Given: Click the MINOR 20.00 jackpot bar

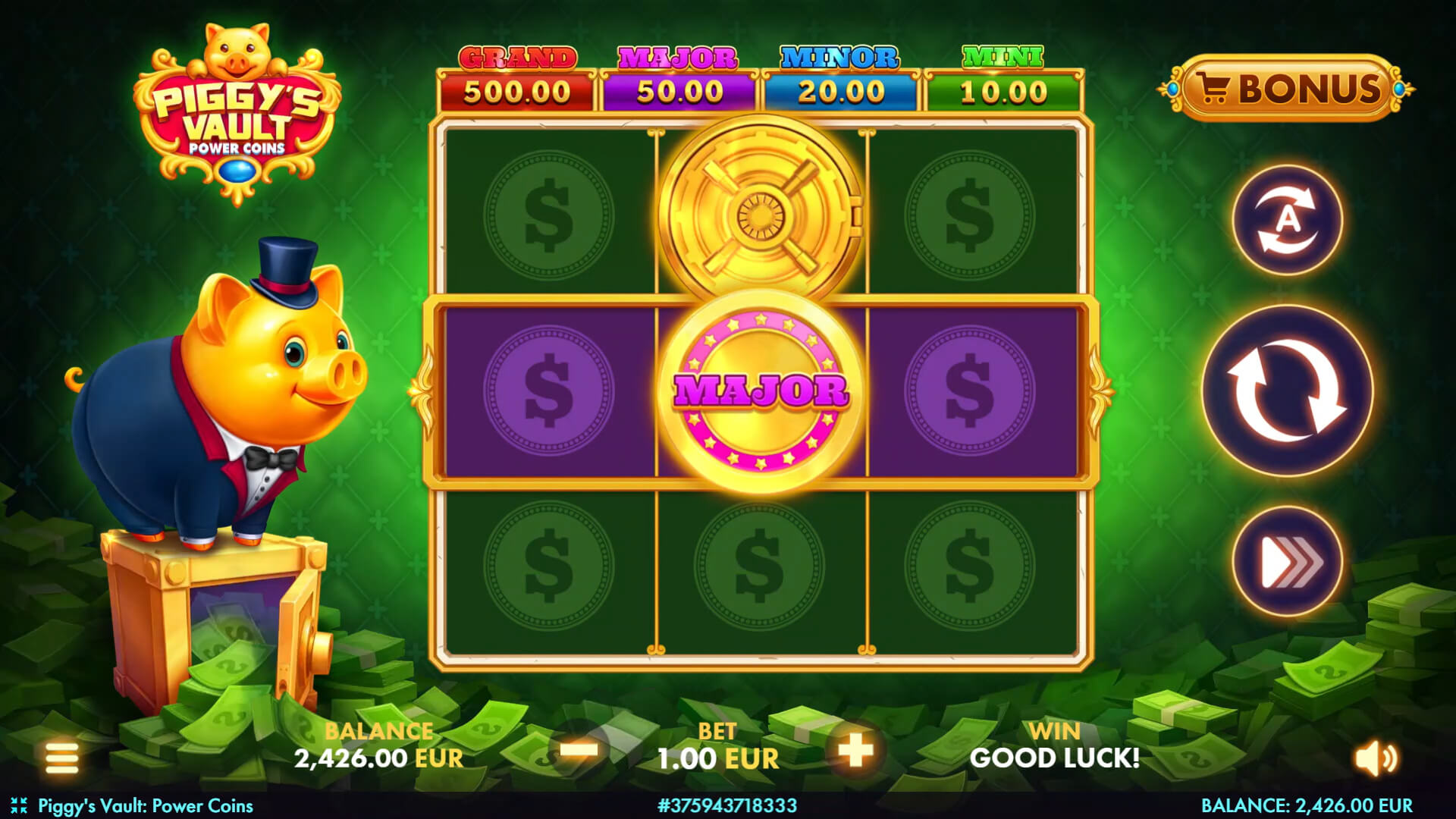Looking at the screenshot, I should pos(840,80).
